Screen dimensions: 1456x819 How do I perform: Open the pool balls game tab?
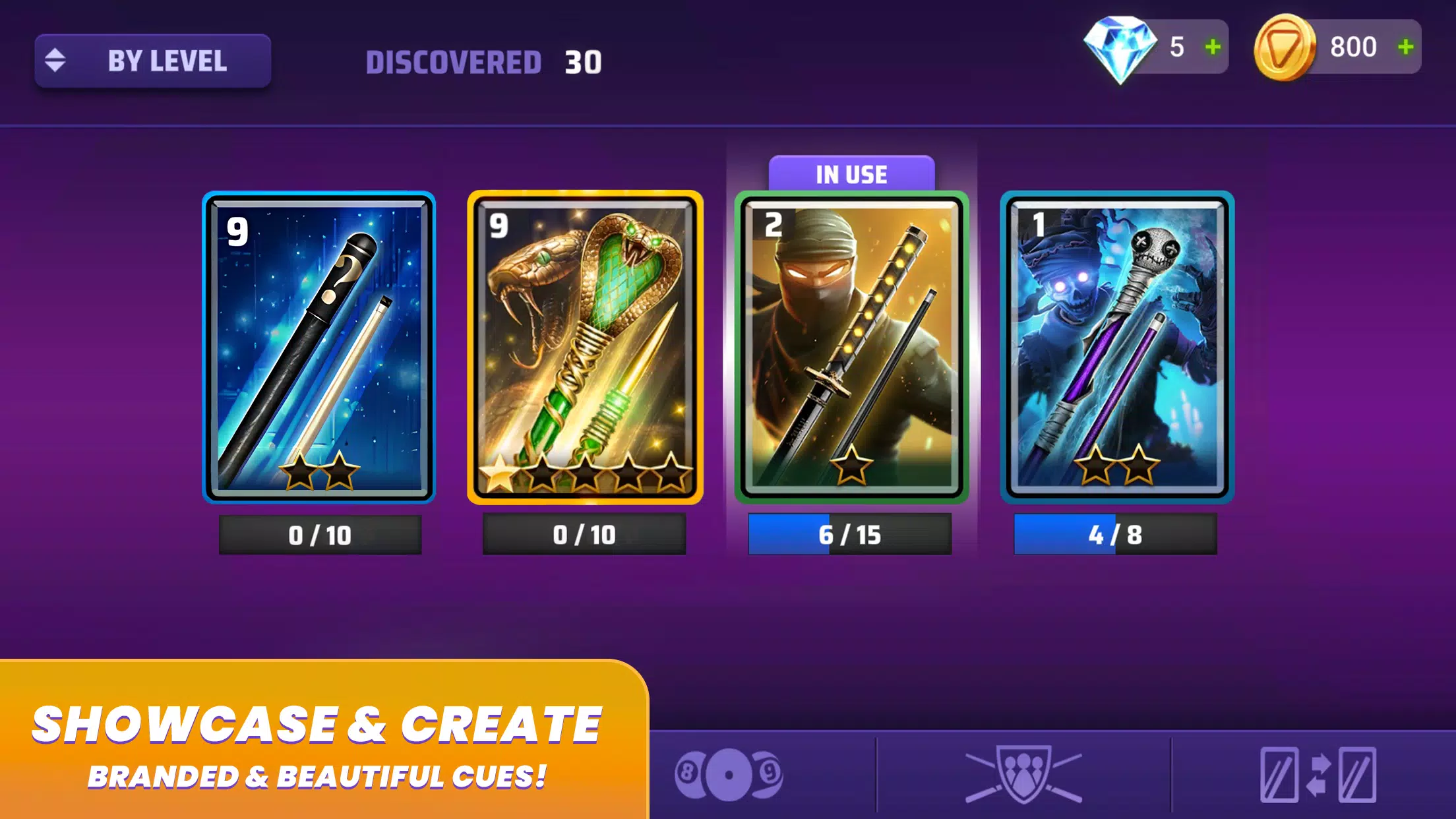(729, 775)
